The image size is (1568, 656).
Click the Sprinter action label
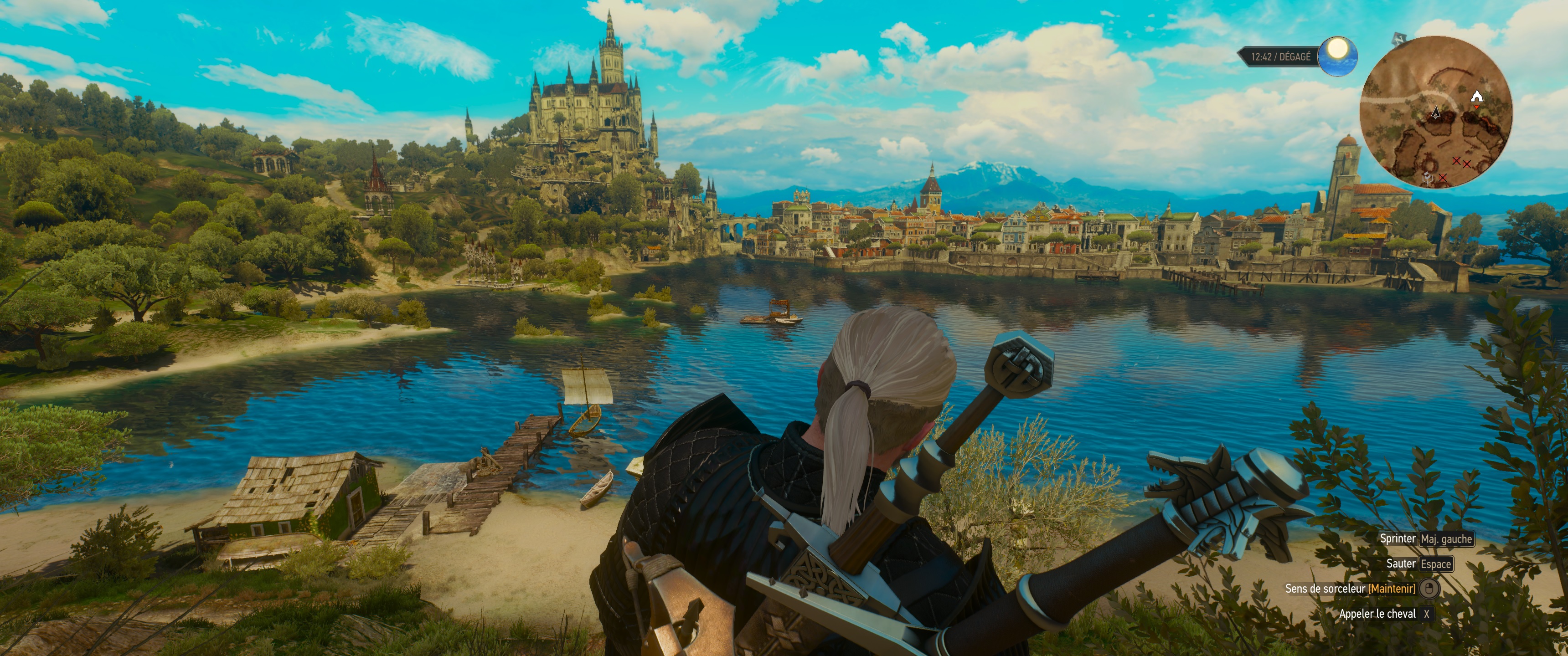point(1399,538)
